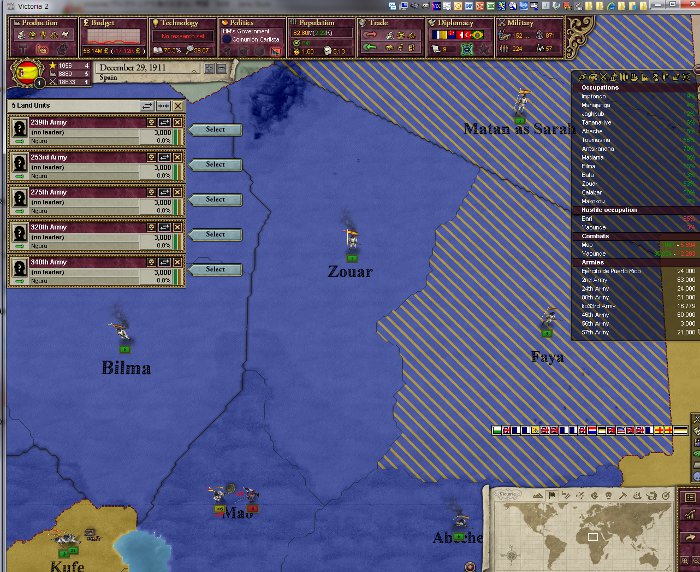Remove the 253rd Army from selection
This screenshot has height=572, width=700.
[178, 157]
